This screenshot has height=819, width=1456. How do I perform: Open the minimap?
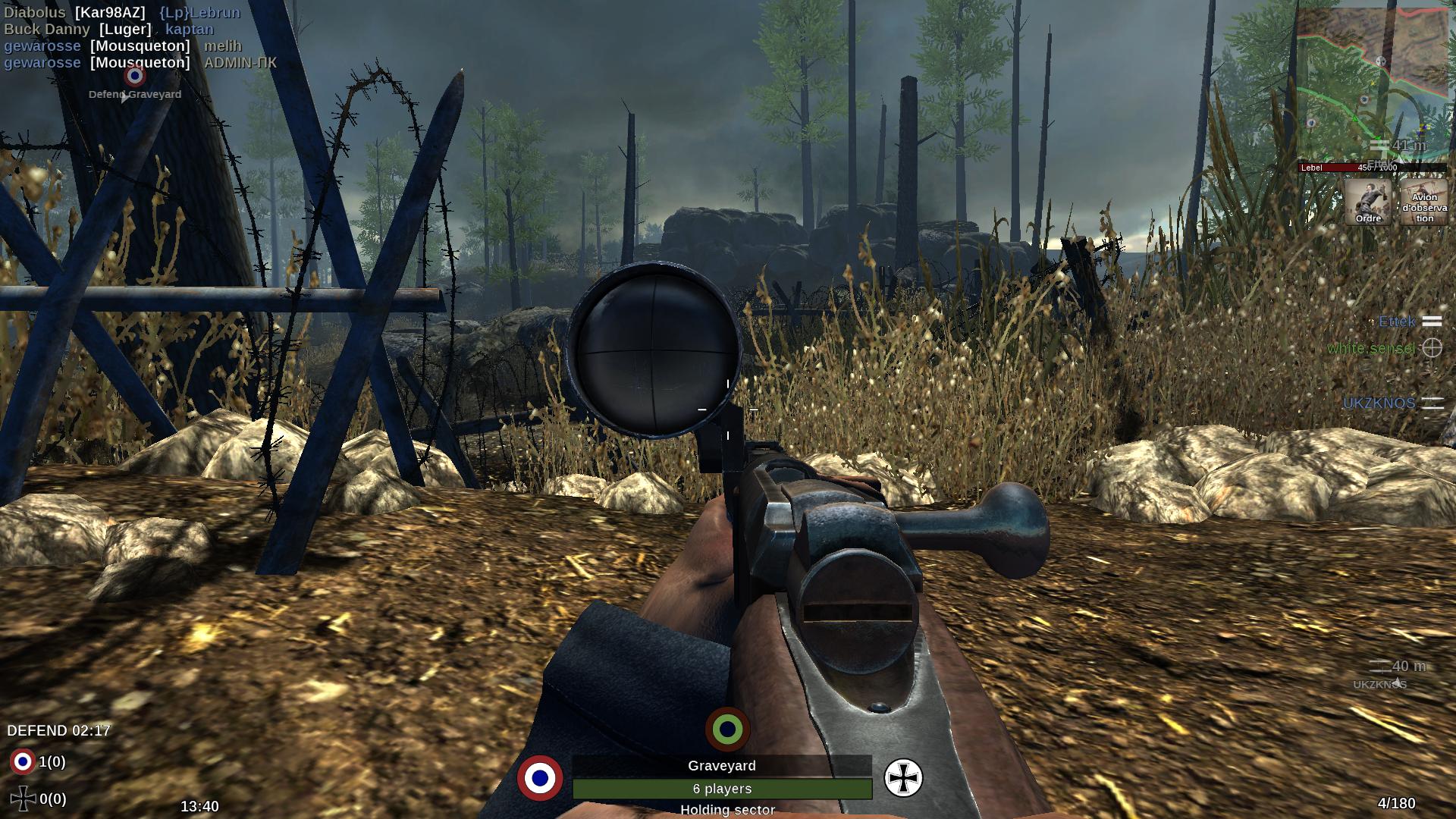[x=1373, y=83]
